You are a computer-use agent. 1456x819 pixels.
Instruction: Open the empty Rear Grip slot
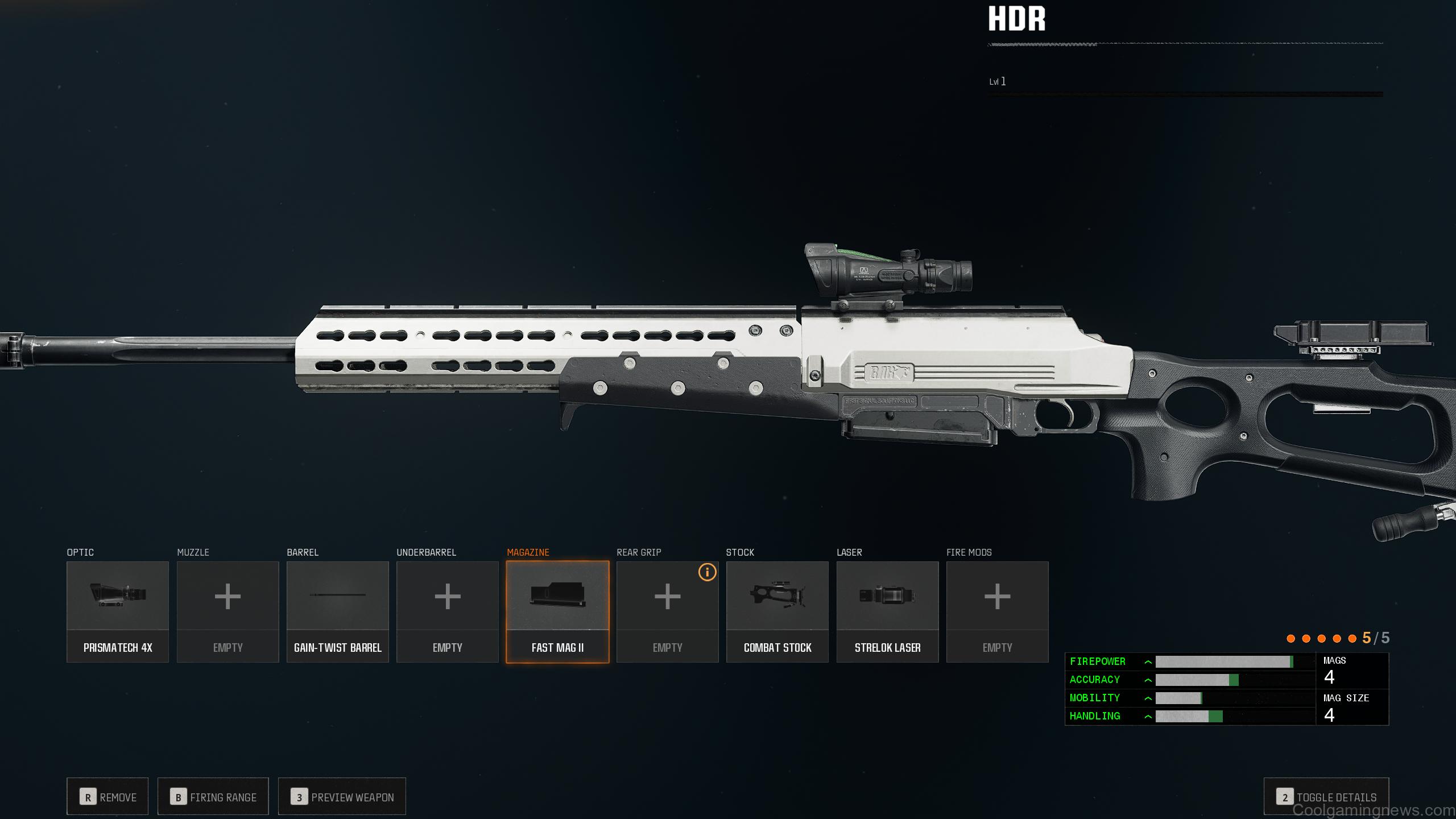667,603
